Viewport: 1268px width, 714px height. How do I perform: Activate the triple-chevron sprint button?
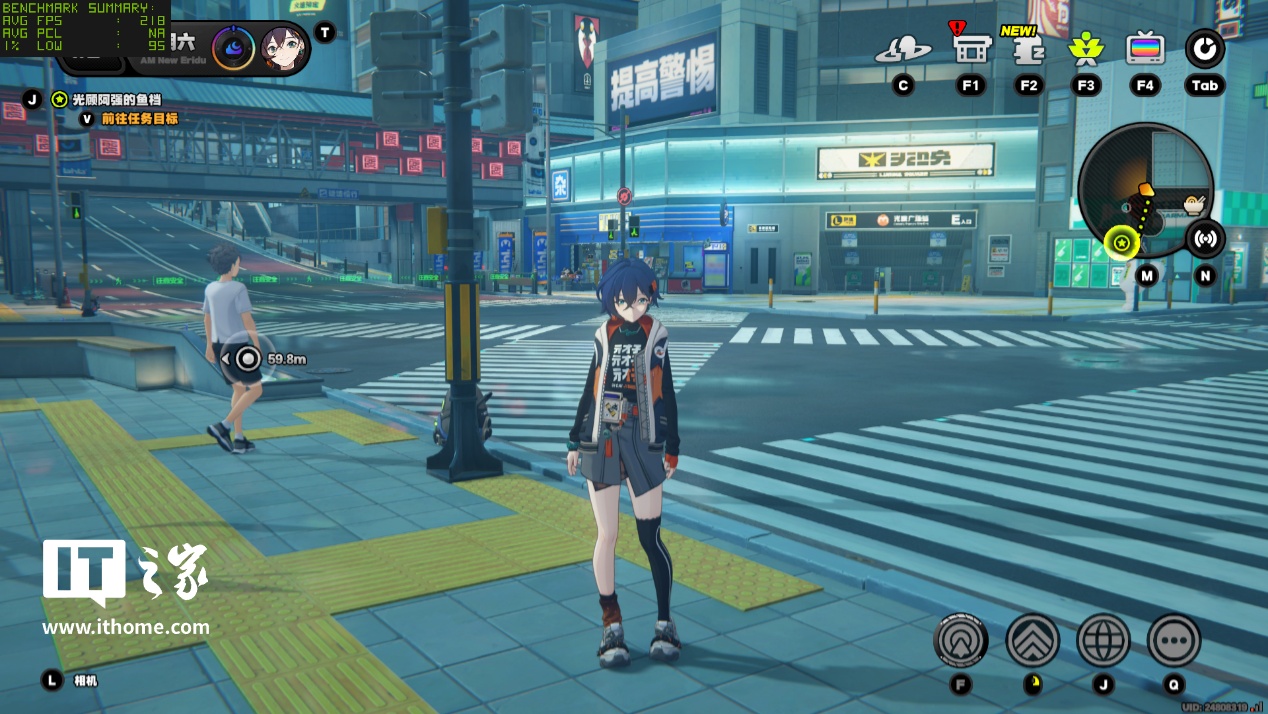click(1032, 641)
